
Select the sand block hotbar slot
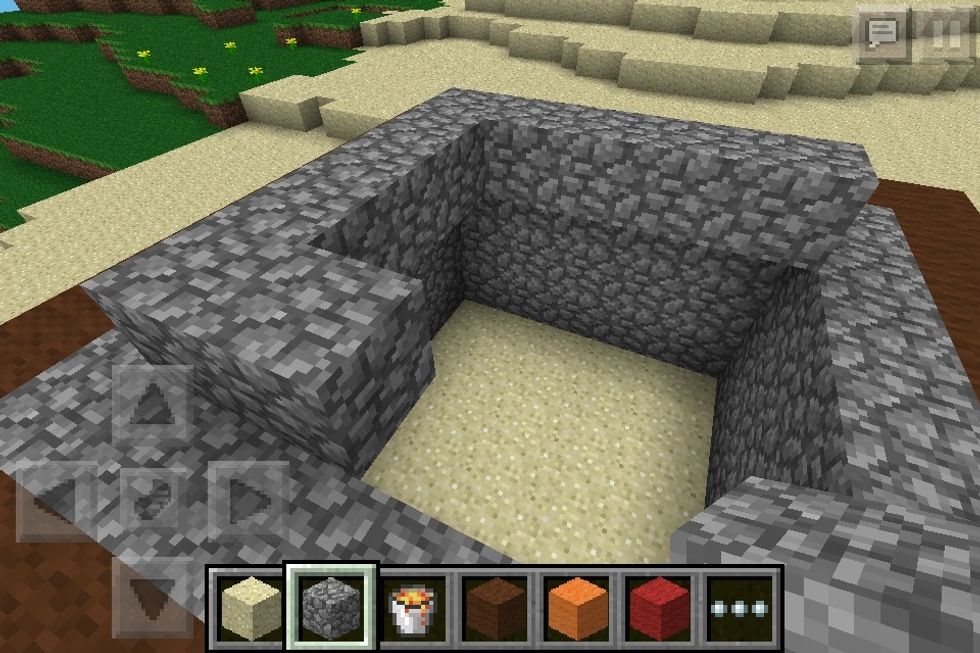click(x=249, y=606)
